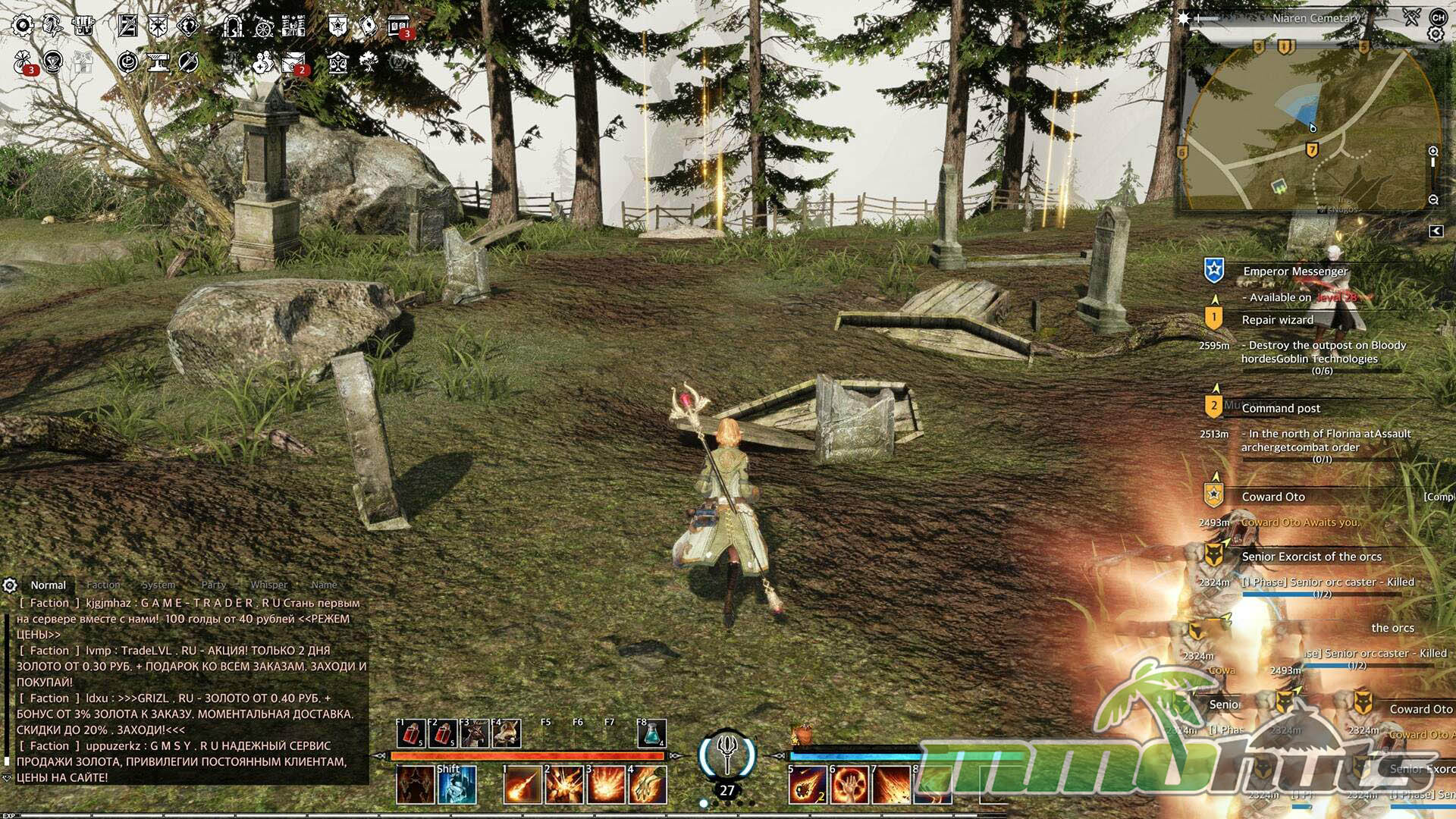The width and height of the screenshot is (1456, 819).
Task: Click the CH channel button above minimap
Action: [x=1438, y=17]
